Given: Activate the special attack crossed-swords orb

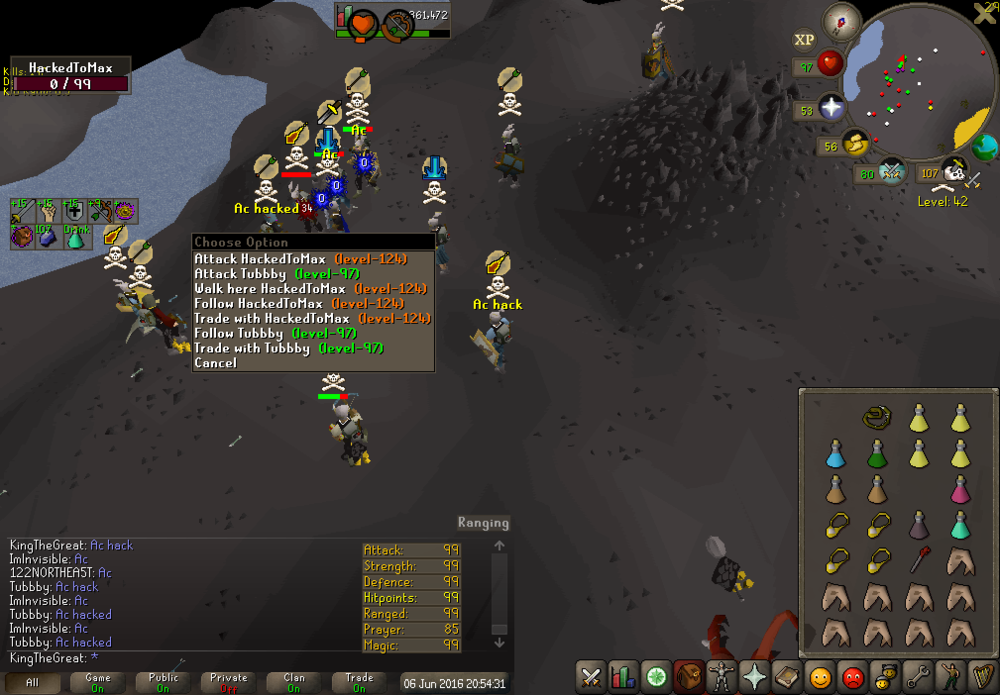Looking at the screenshot, I should tap(891, 173).
